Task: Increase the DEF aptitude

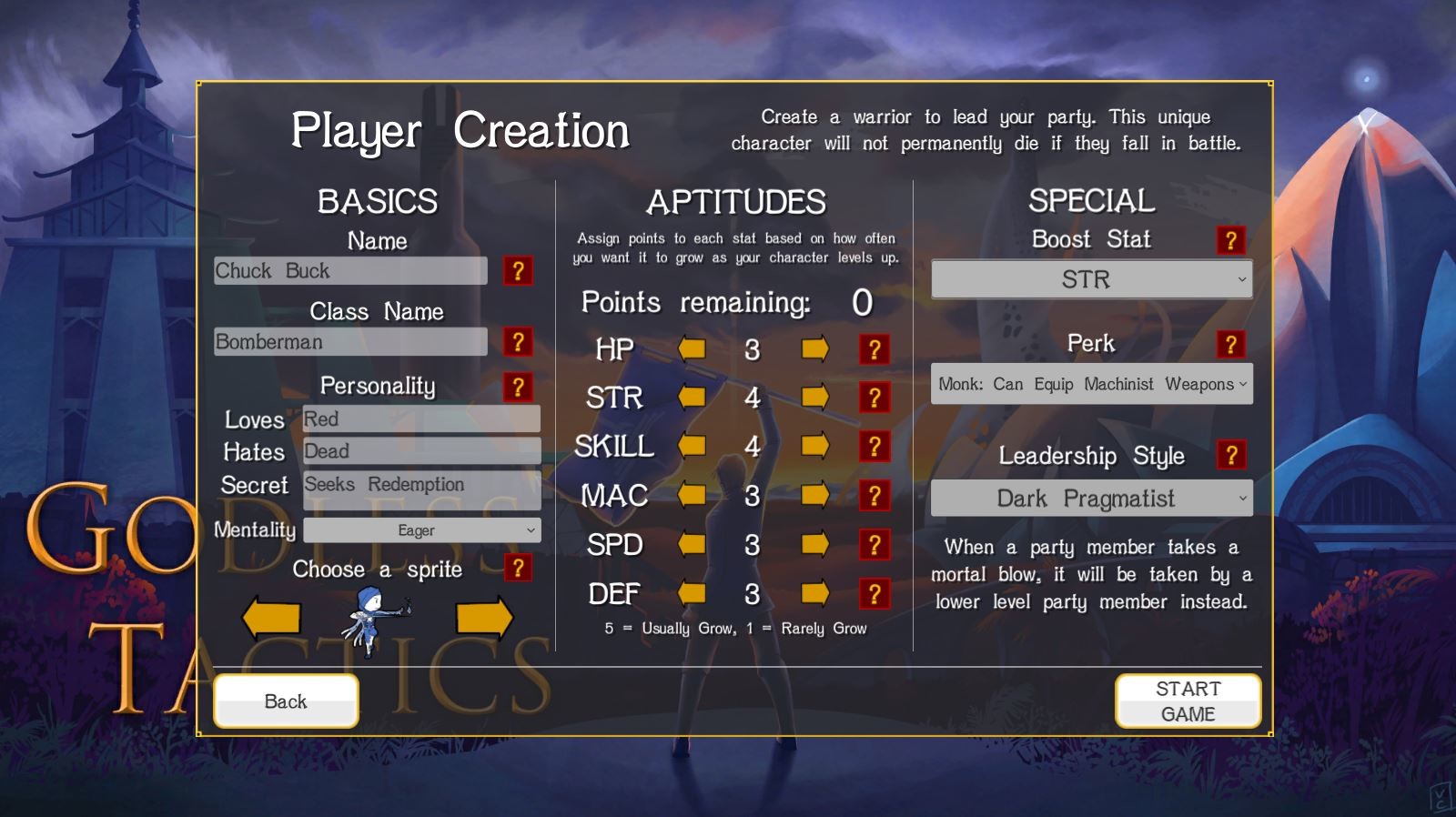Action: click(814, 594)
